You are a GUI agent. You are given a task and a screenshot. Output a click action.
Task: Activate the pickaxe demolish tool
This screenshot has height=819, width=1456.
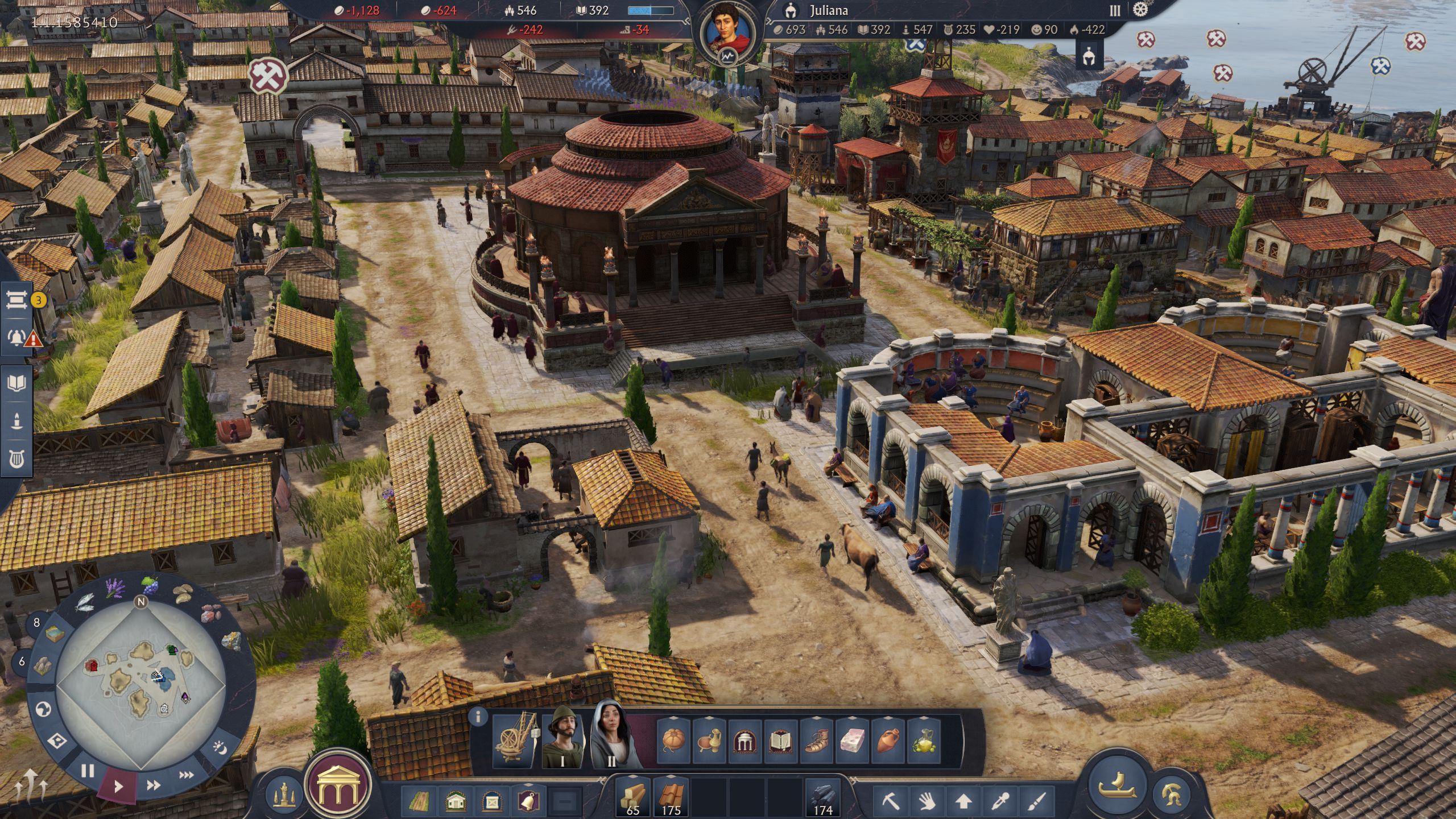tap(891, 801)
